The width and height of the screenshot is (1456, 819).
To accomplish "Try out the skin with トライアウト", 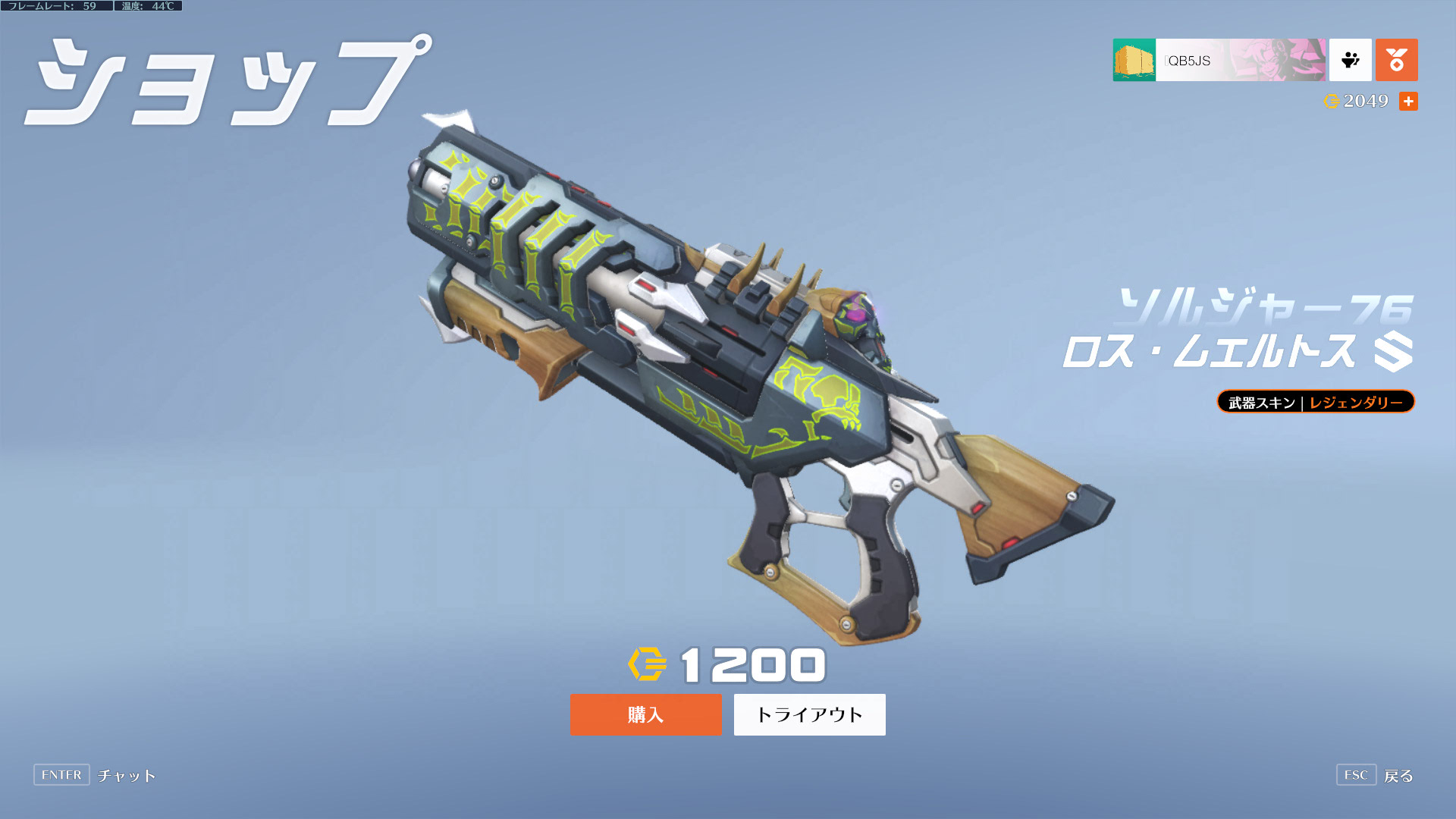I will (809, 714).
